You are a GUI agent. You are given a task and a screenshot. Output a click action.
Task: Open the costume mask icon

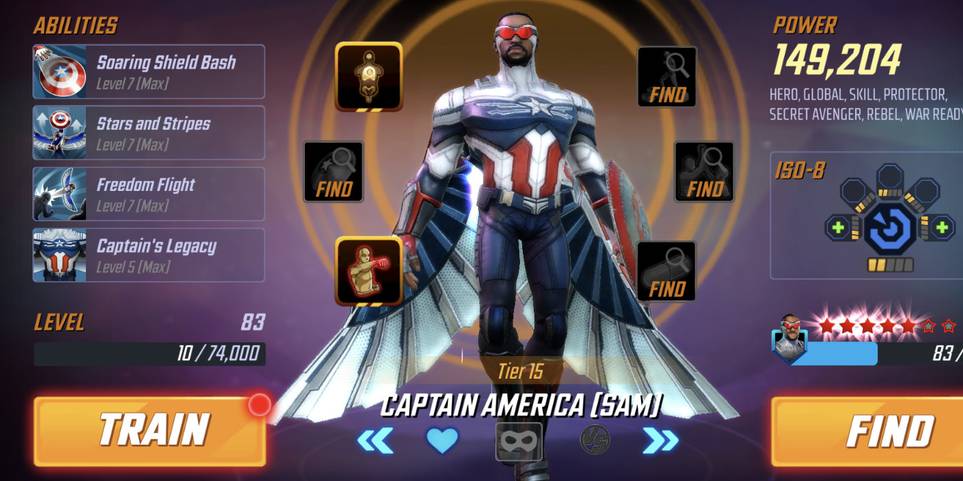pyautogui.click(x=519, y=441)
